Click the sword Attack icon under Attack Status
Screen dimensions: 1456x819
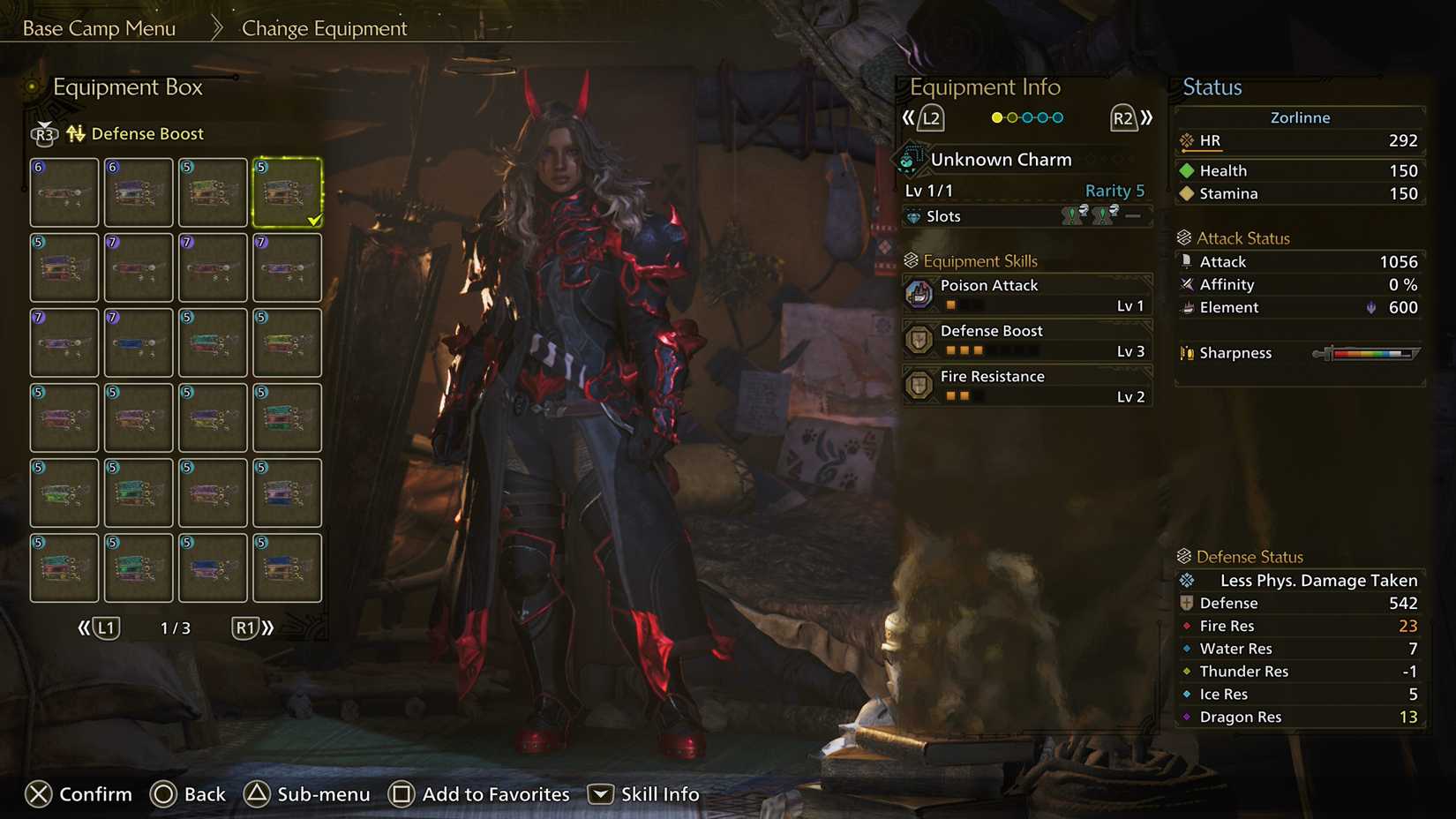click(1189, 261)
